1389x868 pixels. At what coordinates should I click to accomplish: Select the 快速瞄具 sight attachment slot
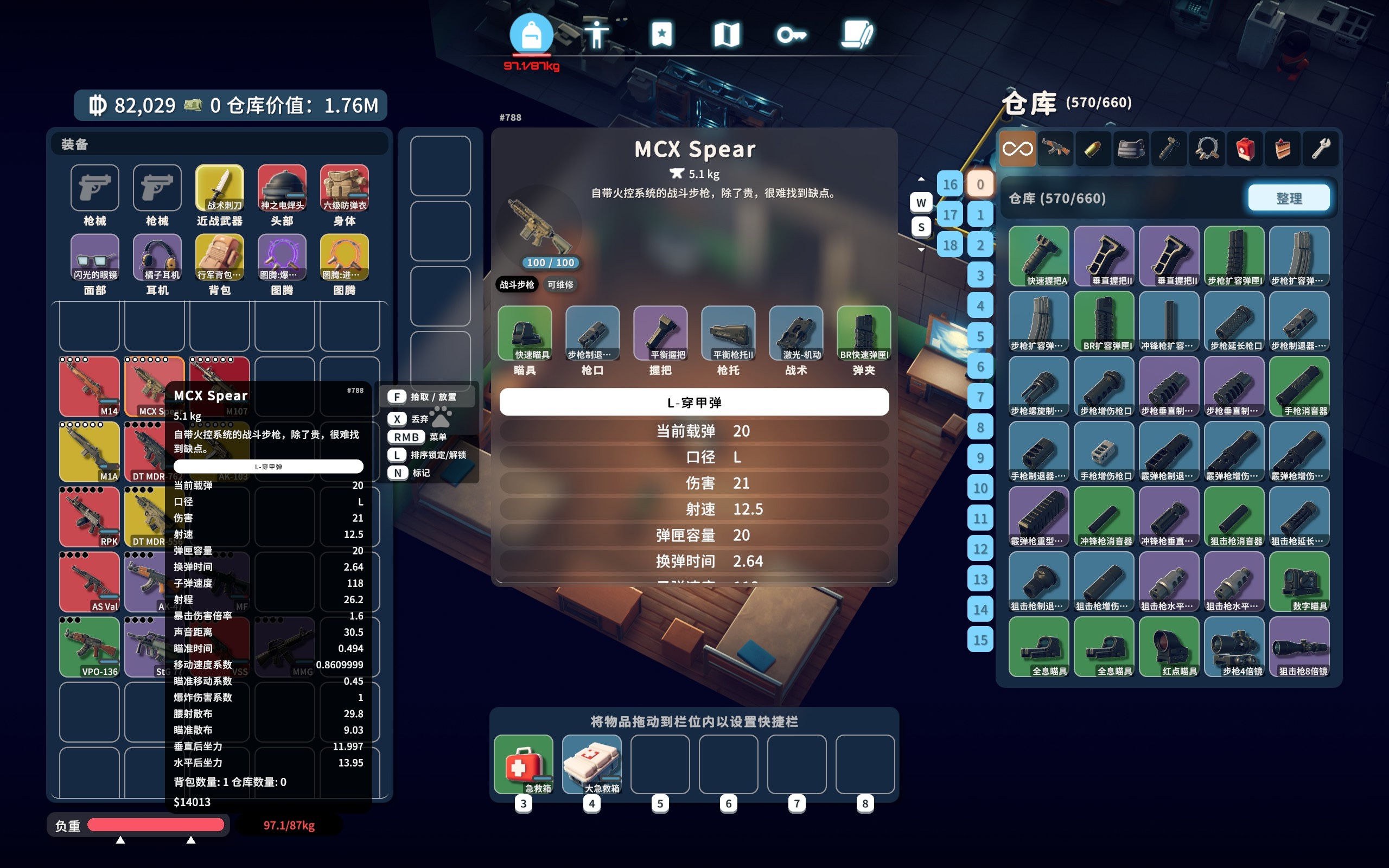pos(525,334)
